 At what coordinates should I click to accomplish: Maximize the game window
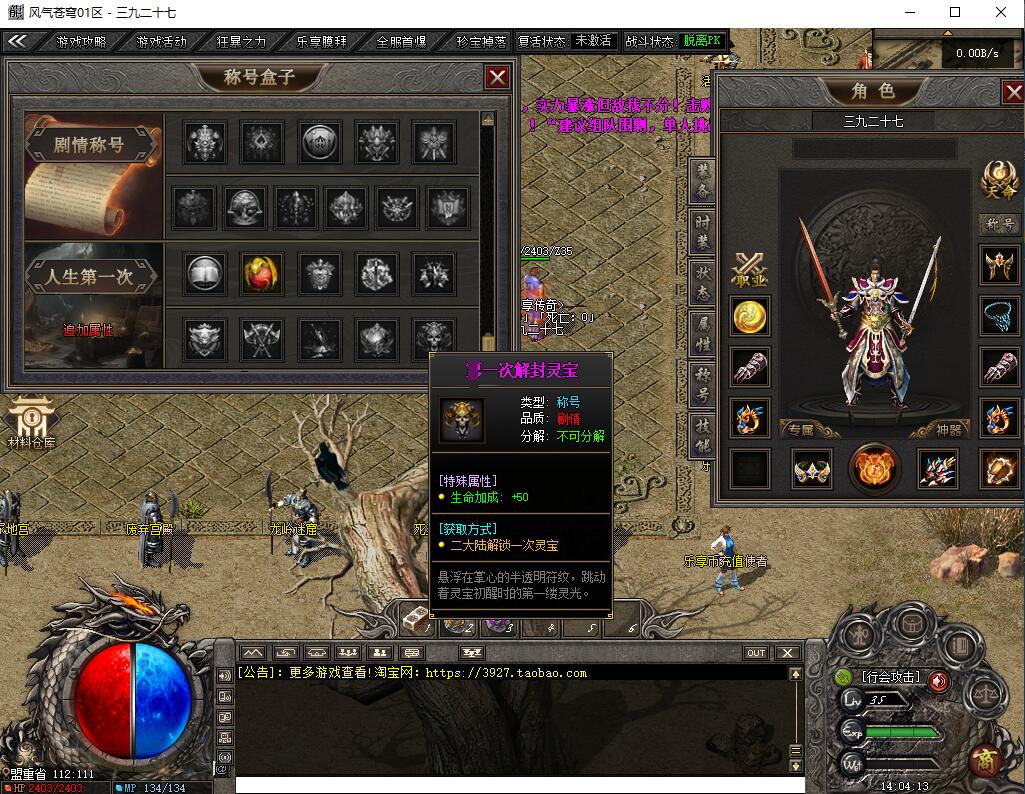pyautogui.click(x=955, y=12)
